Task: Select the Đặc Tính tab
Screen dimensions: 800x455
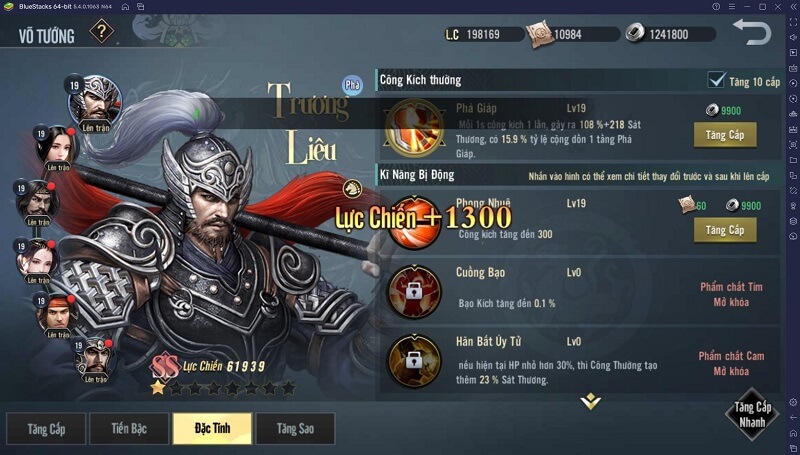Action: click(212, 429)
